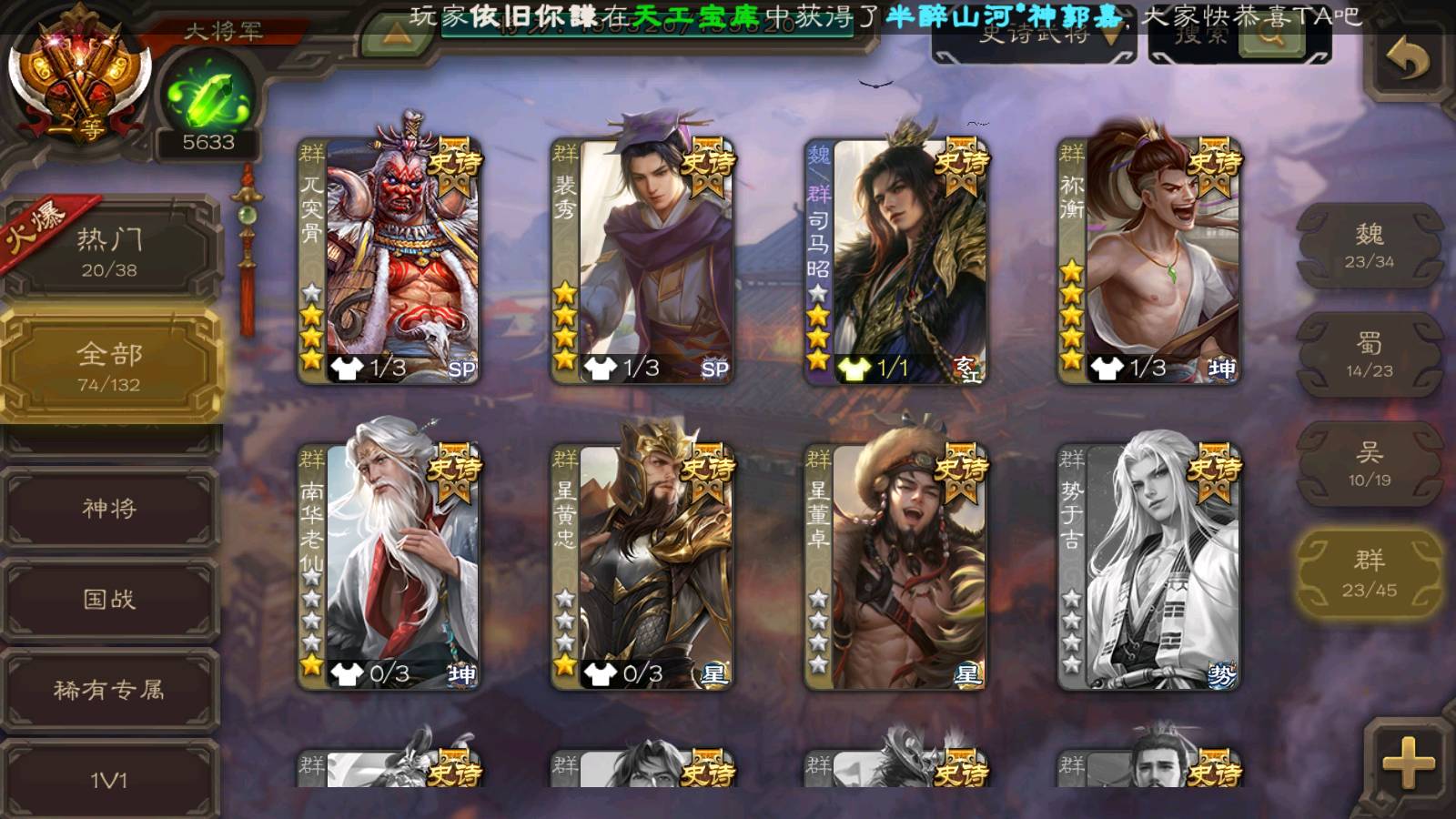Select the greyed-out 势于吉 hero card
The height and width of the screenshot is (819, 1456).
1148,566
